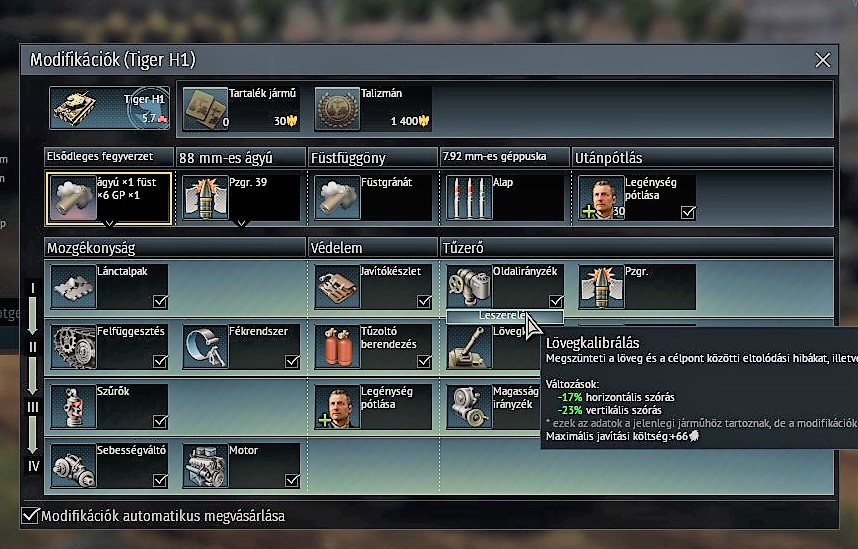
Task: Select the Motor modification
Action: [241, 465]
